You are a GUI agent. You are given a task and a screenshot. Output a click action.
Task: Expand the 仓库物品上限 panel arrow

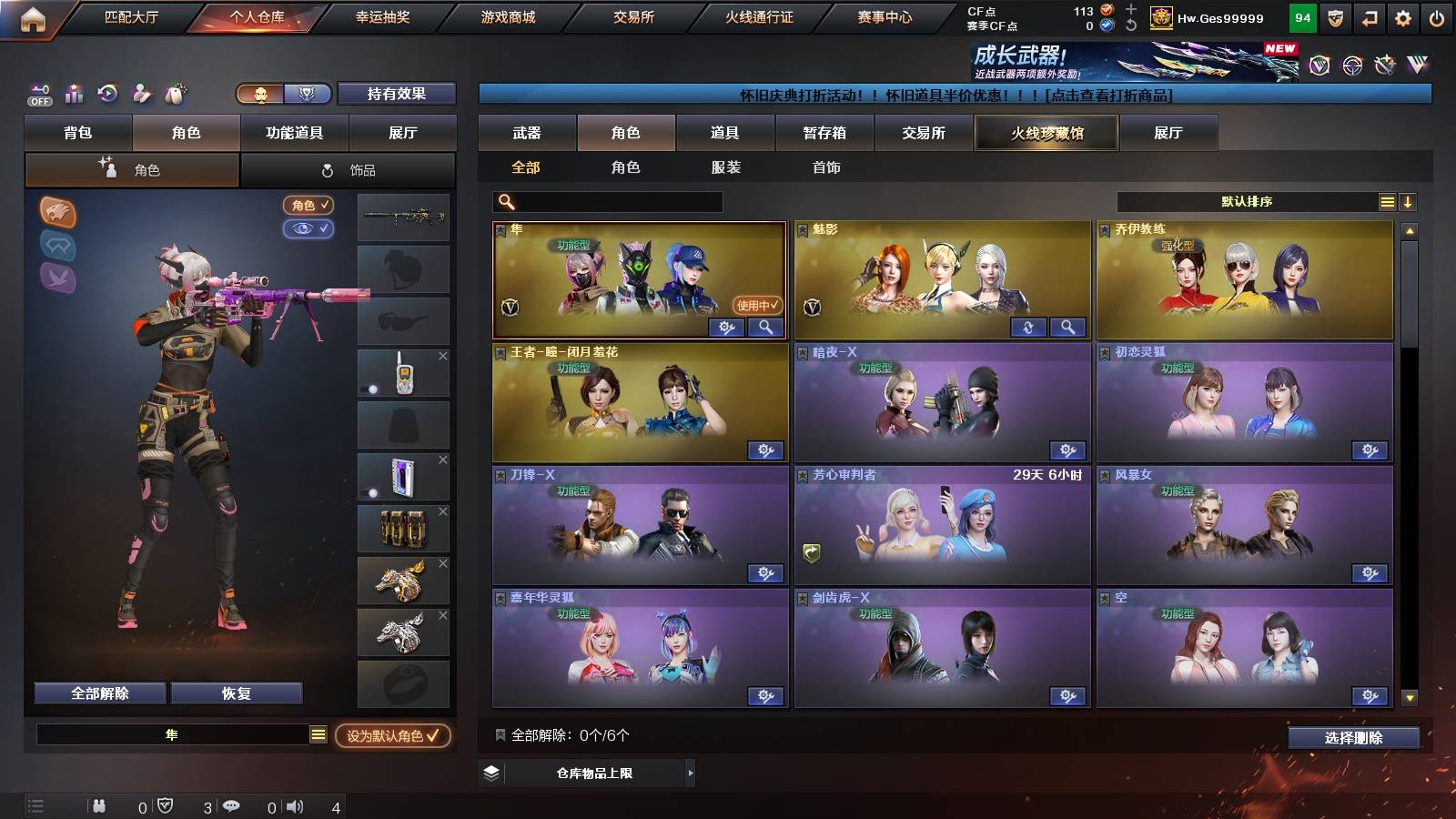(x=690, y=773)
